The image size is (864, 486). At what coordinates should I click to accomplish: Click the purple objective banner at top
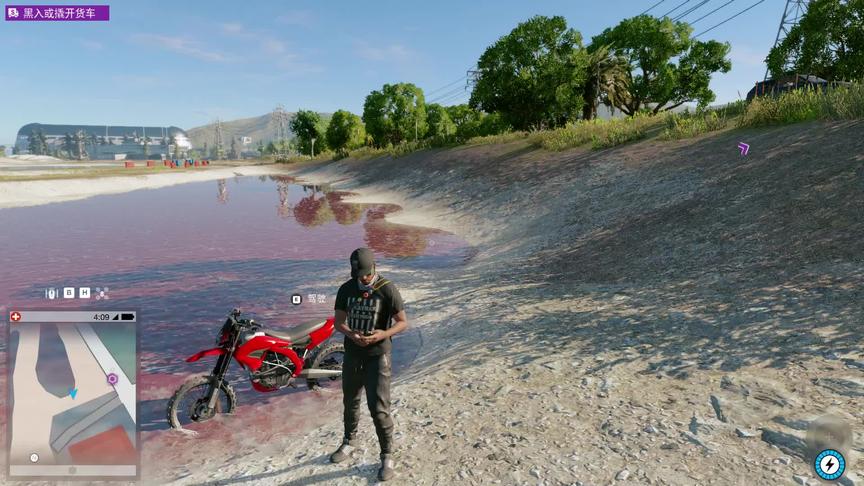[x=57, y=13]
